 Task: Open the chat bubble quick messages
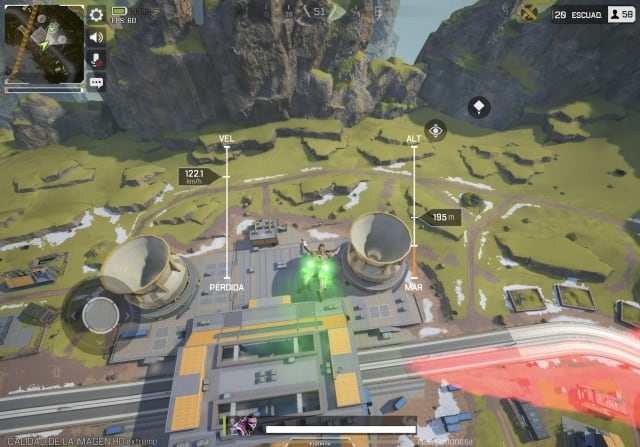96,83
